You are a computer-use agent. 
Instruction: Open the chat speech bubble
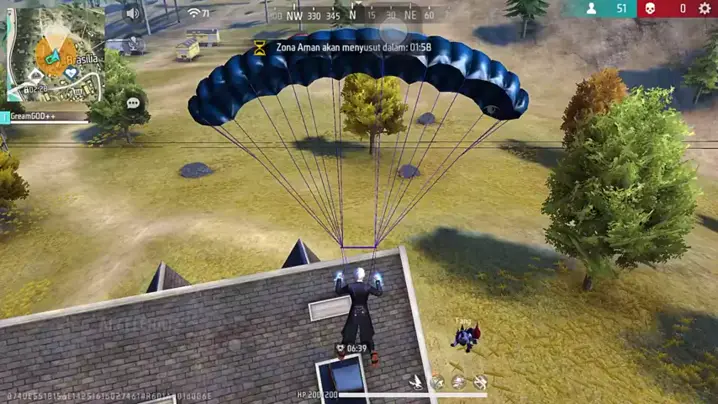(133, 103)
